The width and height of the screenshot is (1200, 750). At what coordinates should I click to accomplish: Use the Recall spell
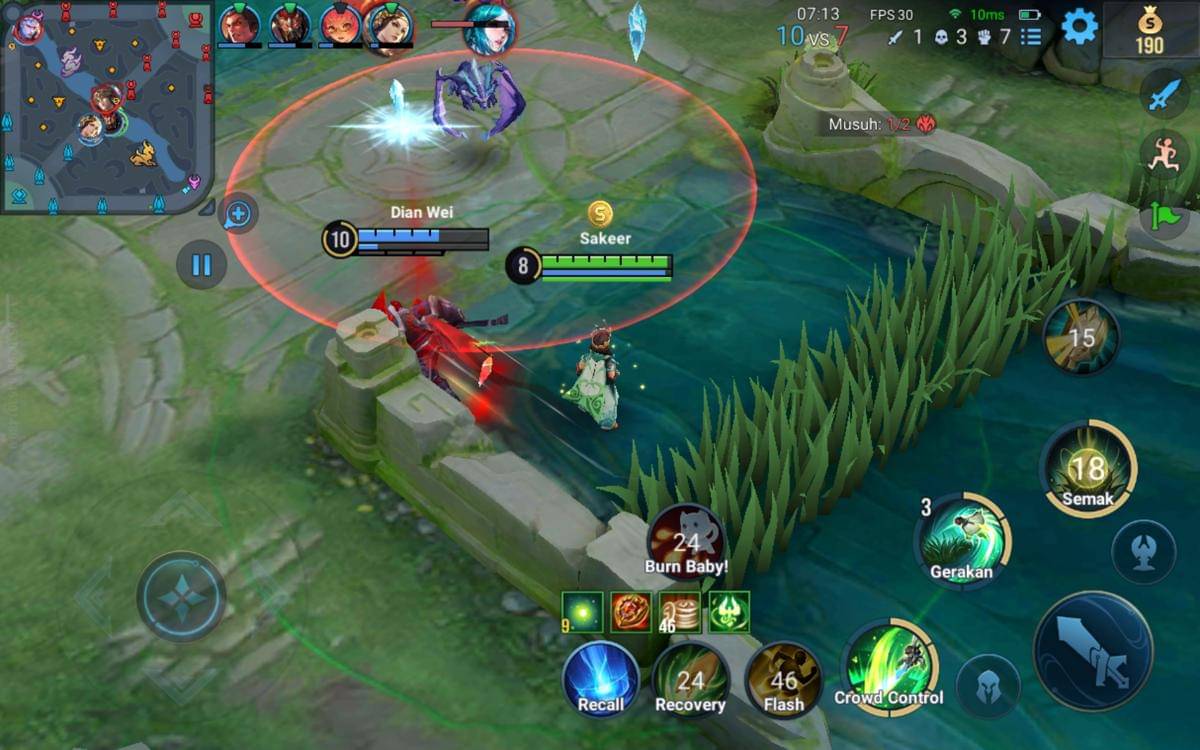click(x=601, y=679)
